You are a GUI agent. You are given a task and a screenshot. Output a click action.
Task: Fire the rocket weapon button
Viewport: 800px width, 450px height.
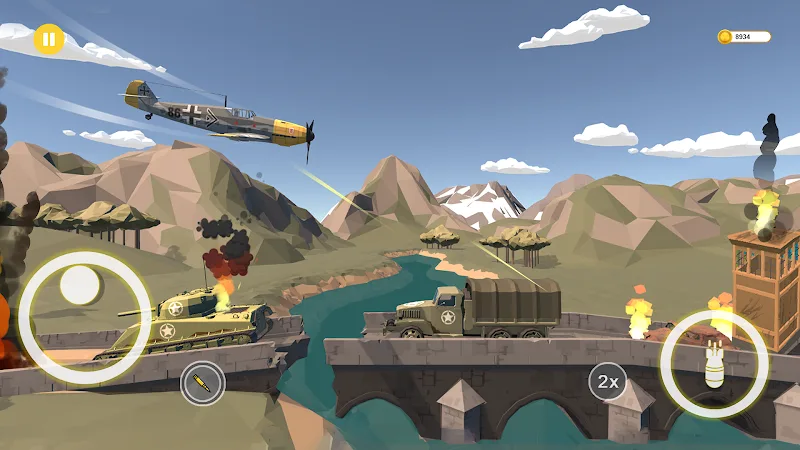click(x=203, y=383)
